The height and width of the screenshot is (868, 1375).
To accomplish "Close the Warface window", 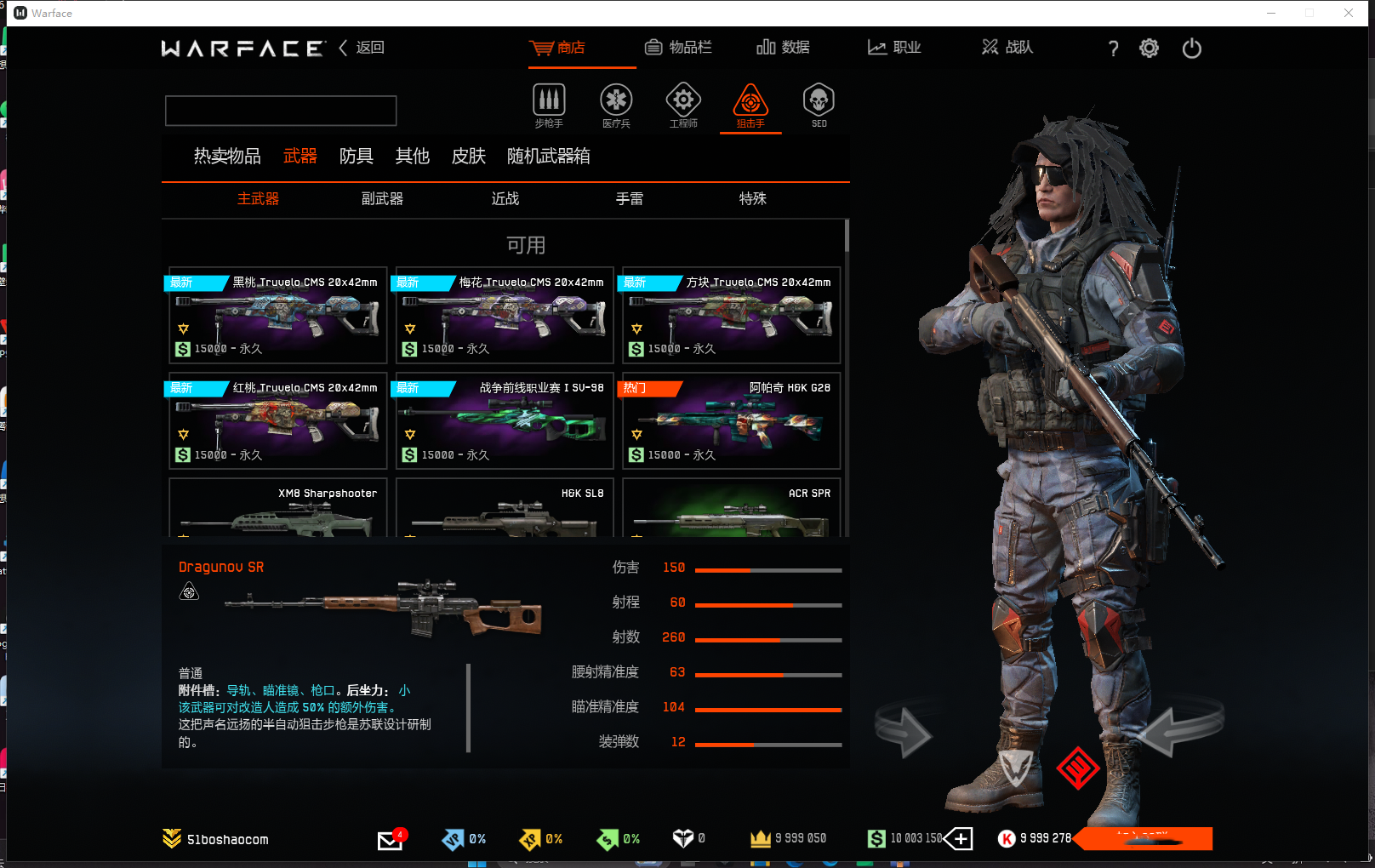I will coord(1349,13).
